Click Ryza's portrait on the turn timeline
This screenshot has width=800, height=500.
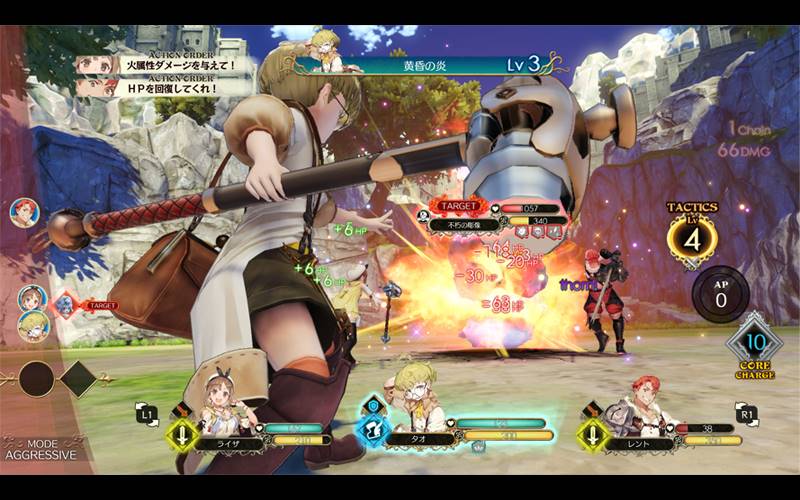pos(32,297)
